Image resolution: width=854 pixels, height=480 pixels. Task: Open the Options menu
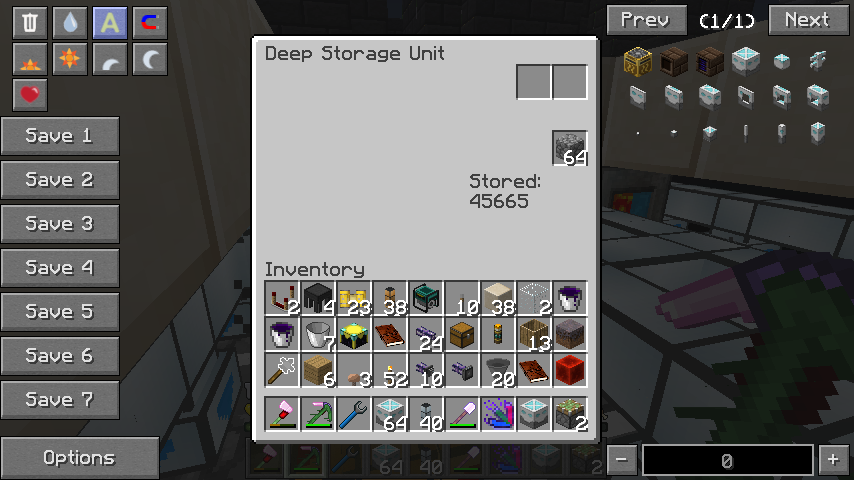pyautogui.click(x=80, y=458)
